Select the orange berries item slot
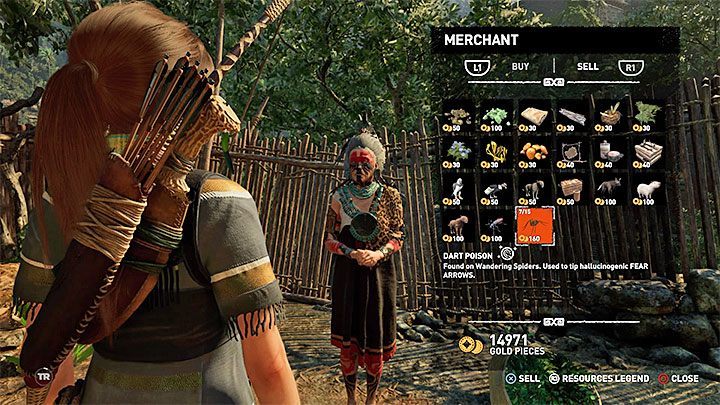 click(533, 154)
